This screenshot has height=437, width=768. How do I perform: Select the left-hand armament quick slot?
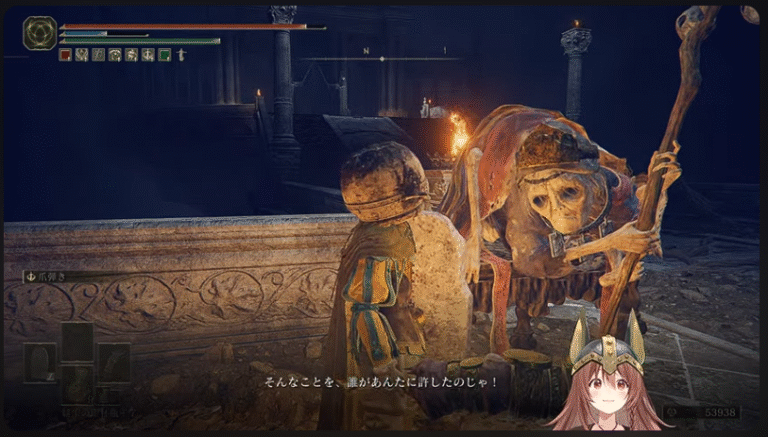pyautogui.click(x=41, y=362)
